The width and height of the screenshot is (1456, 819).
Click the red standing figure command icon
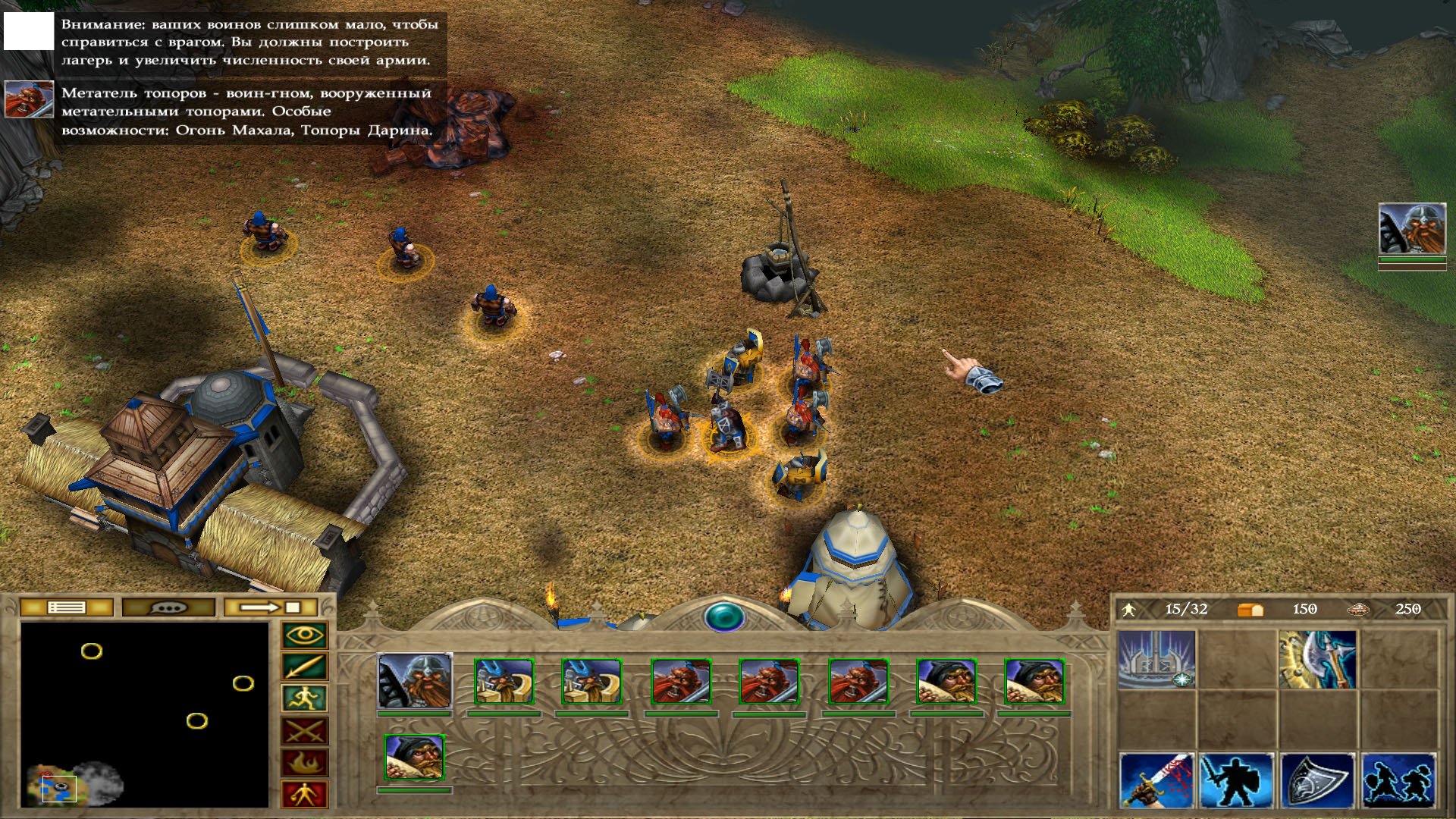coord(305,794)
